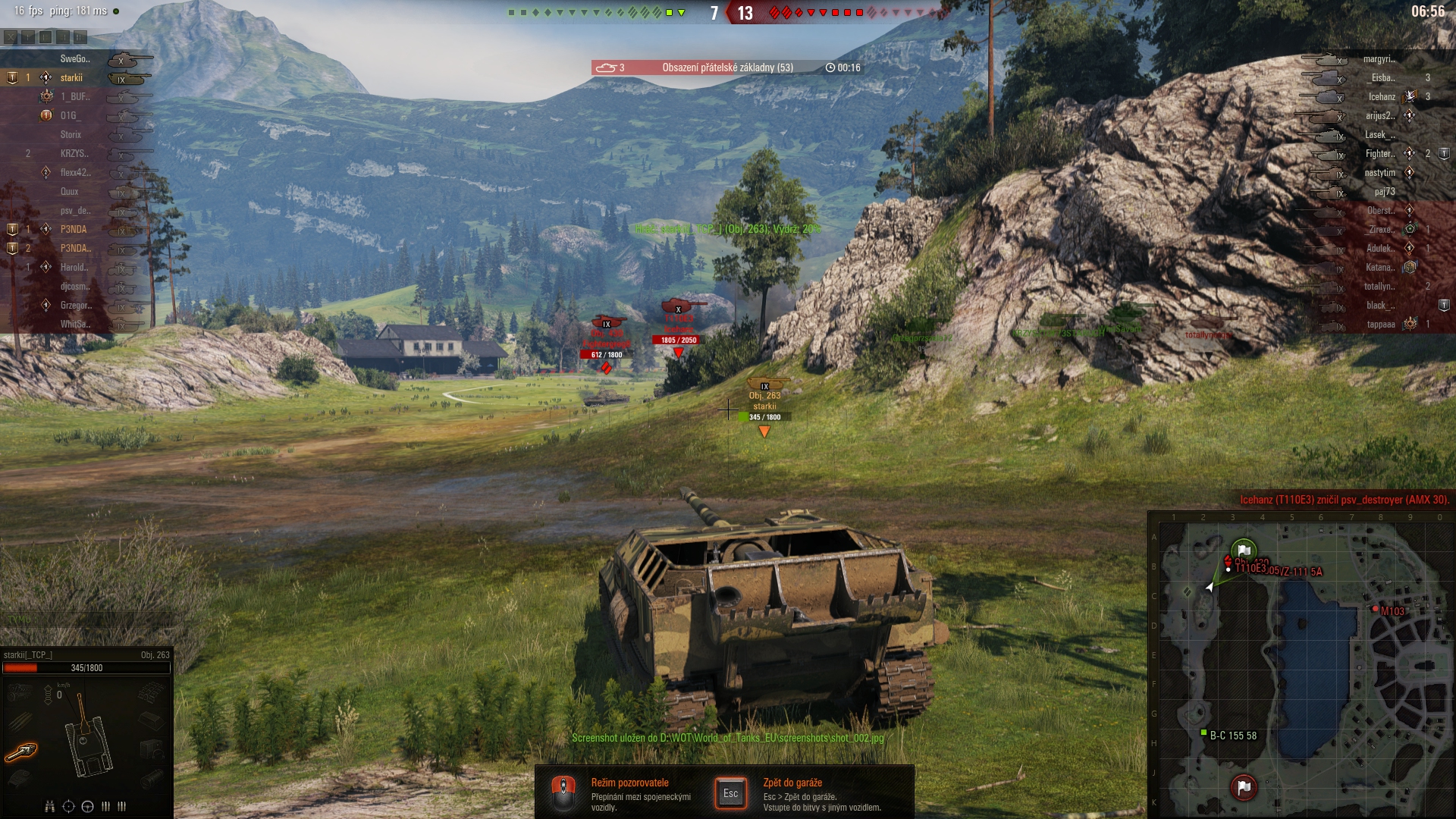Click the minimap

[x=1301, y=667]
